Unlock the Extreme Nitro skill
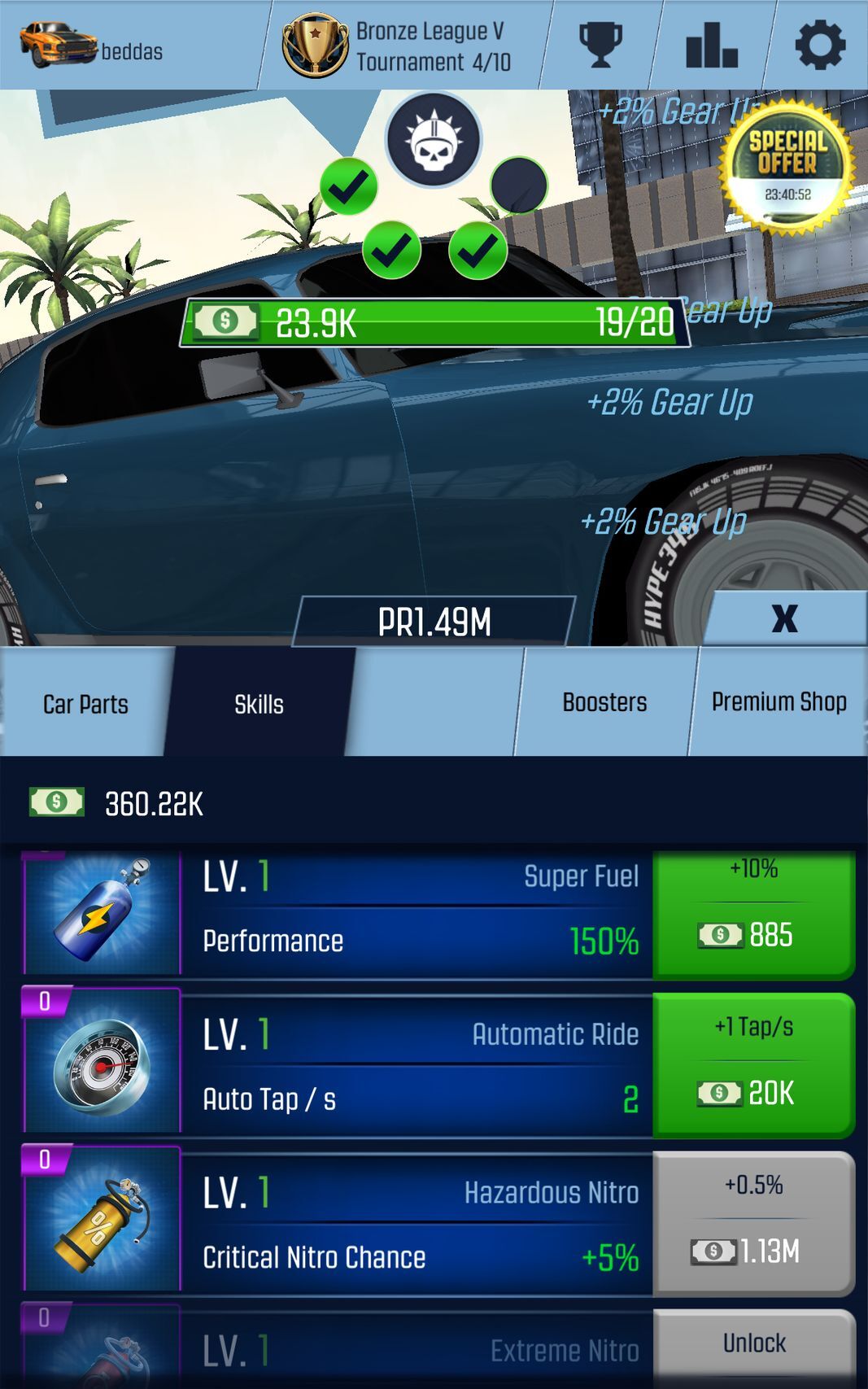Screen dimensions: 868x1389 click(753, 1344)
